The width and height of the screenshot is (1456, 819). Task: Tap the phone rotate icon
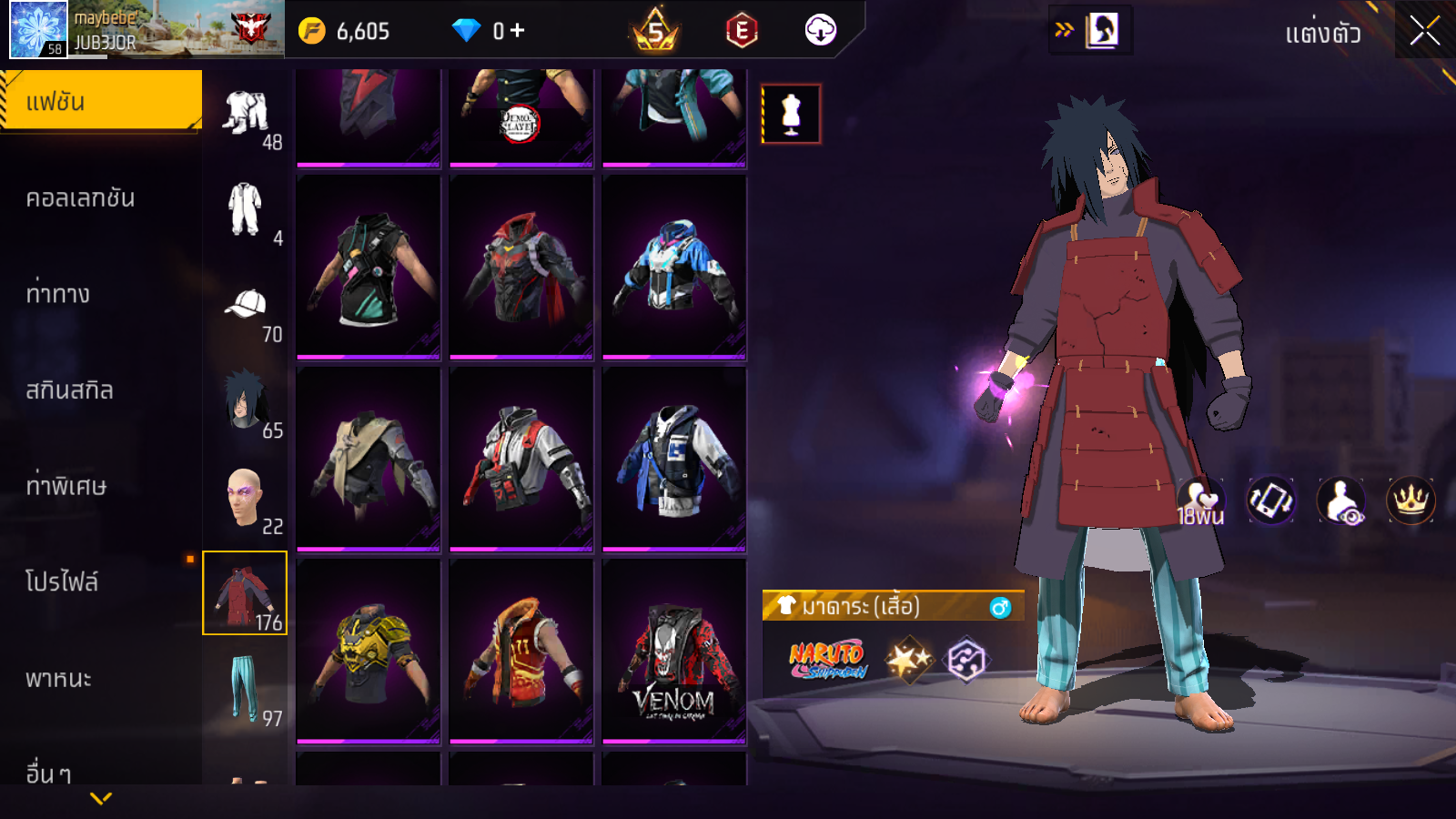[x=1270, y=500]
